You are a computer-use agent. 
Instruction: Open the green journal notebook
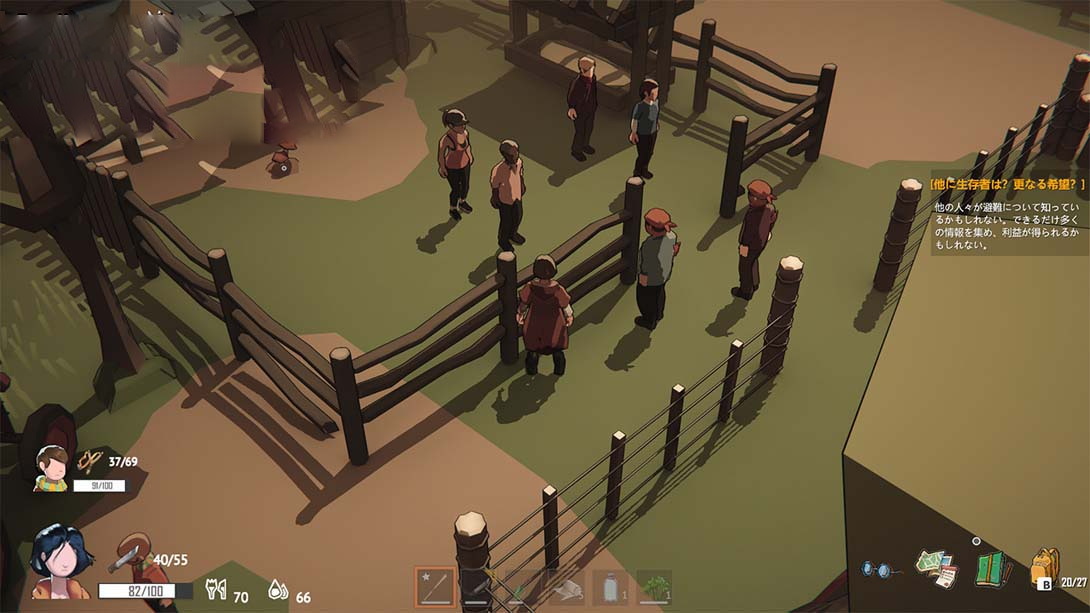993,569
